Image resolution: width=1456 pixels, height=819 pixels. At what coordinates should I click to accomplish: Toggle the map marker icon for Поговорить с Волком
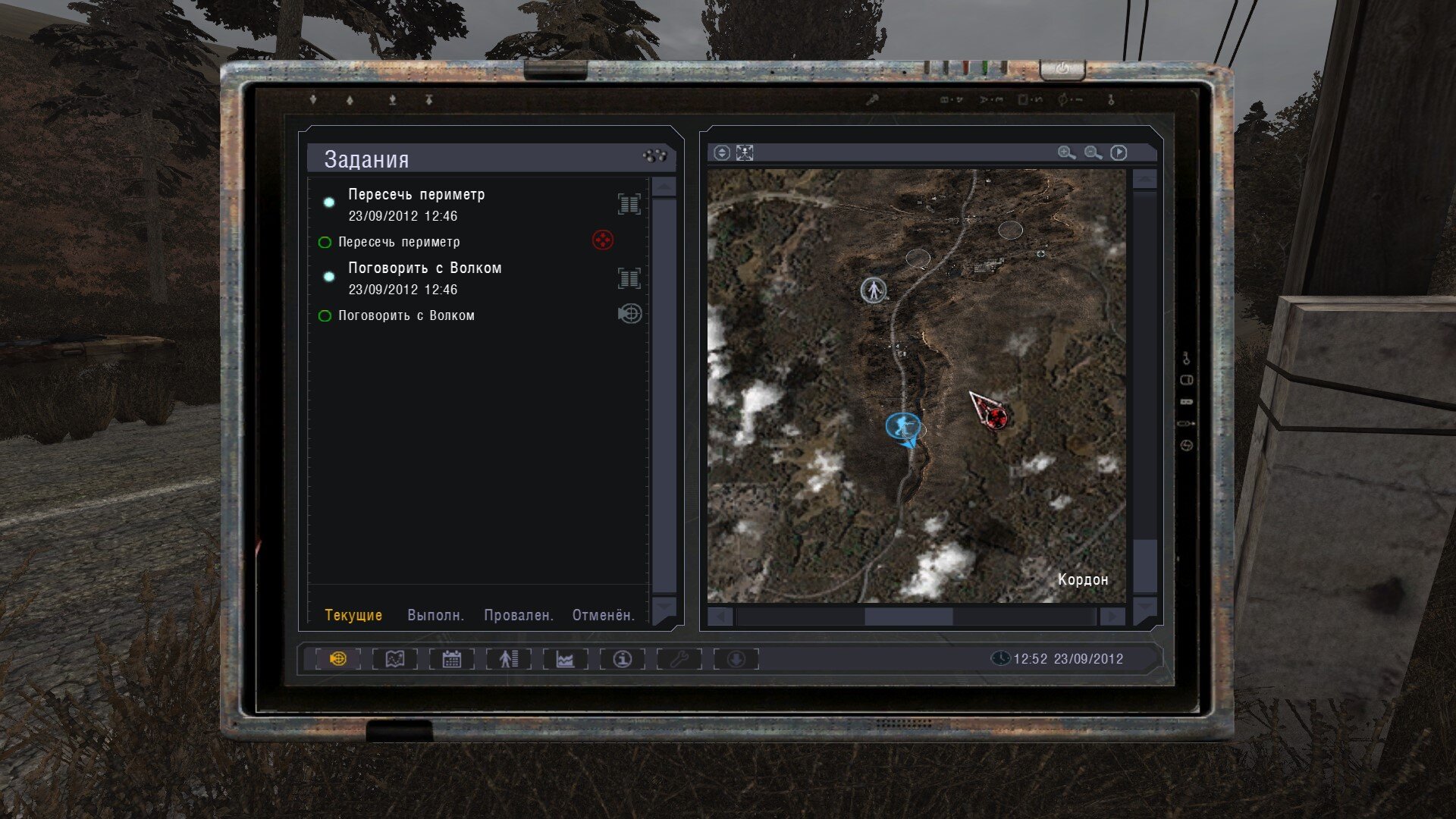pyautogui.click(x=629, y=314)
